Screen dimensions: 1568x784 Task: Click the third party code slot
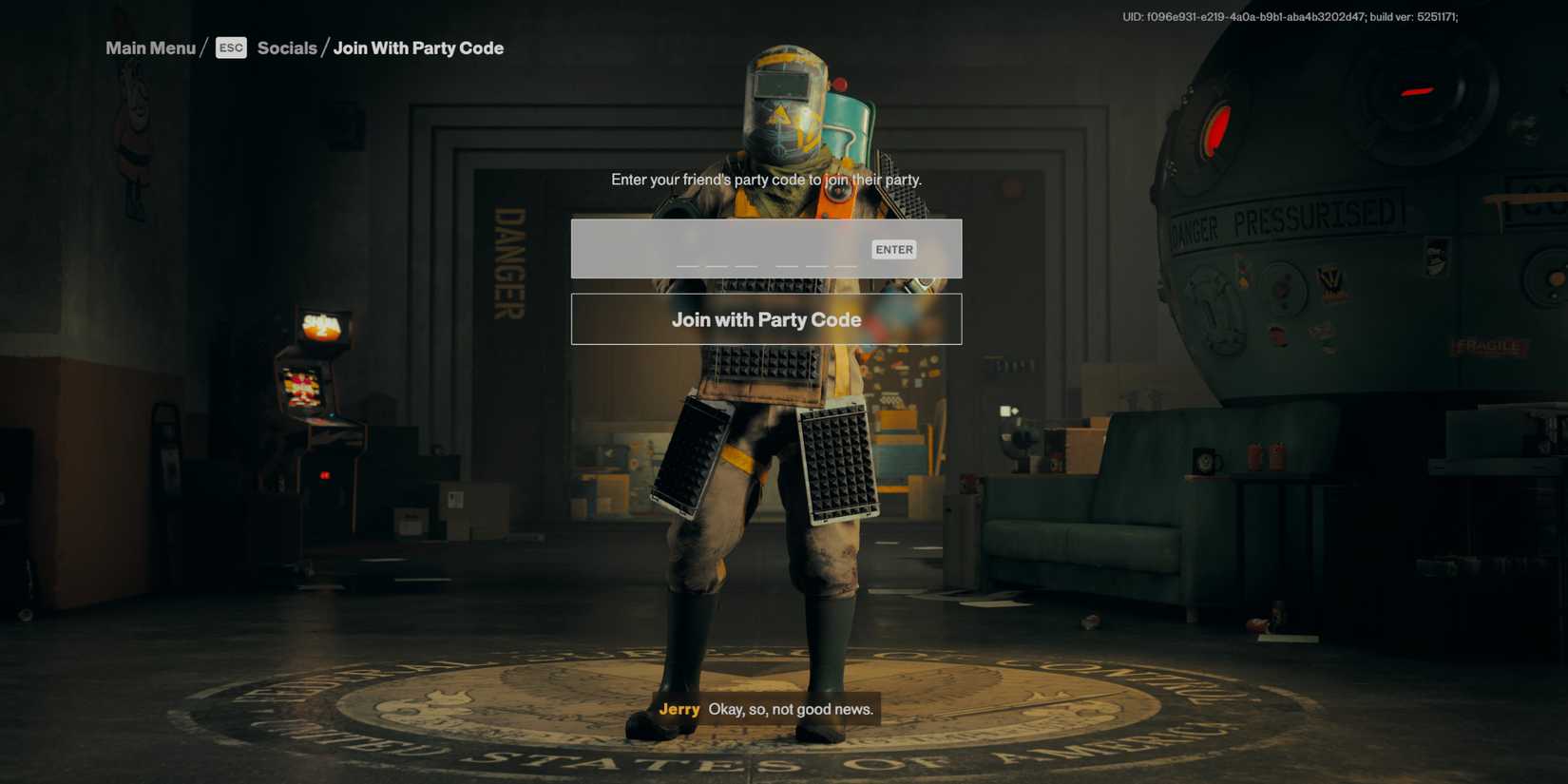746,264
